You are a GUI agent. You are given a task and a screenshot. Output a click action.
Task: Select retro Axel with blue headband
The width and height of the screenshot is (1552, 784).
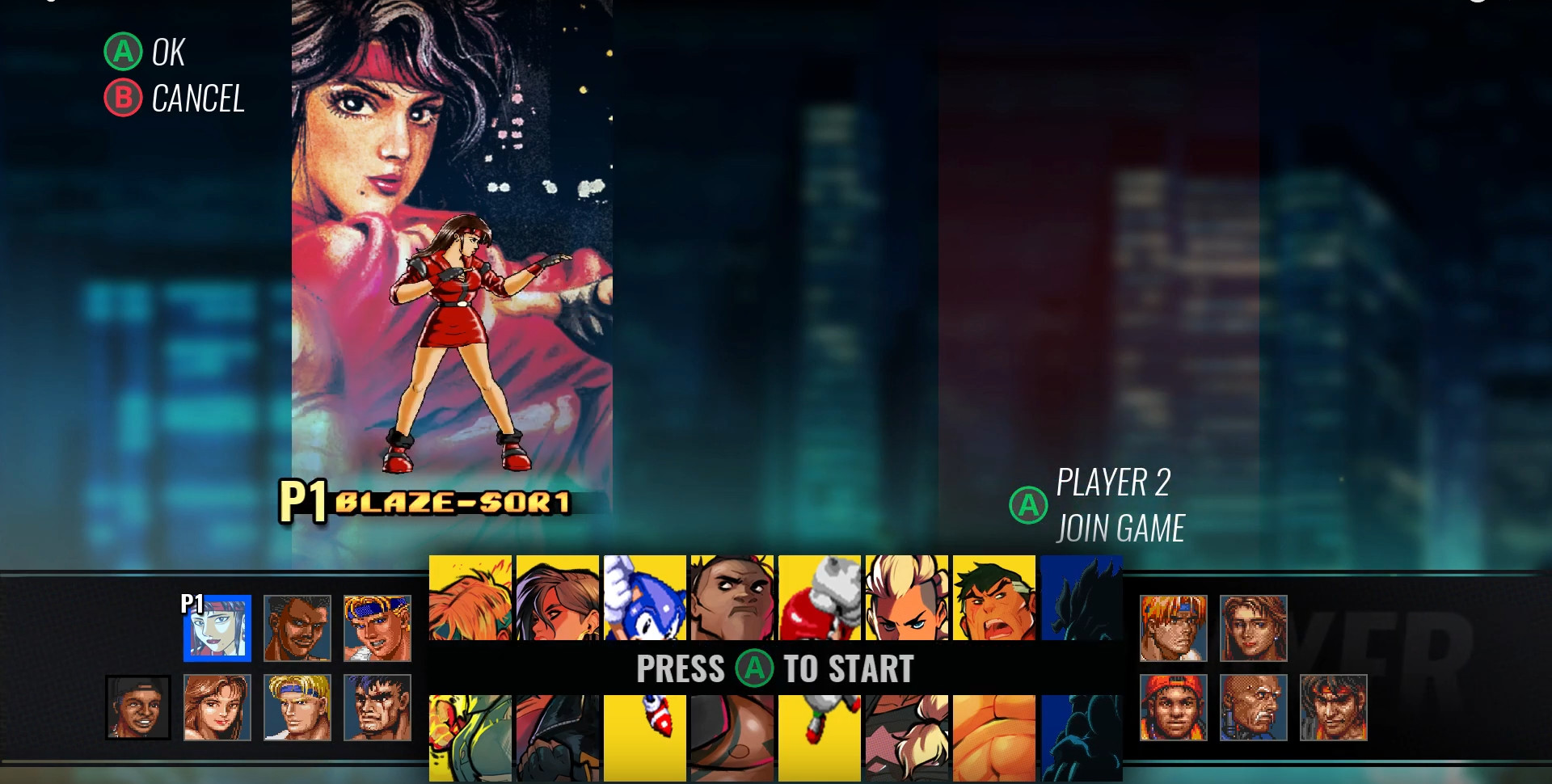[377, 628]
